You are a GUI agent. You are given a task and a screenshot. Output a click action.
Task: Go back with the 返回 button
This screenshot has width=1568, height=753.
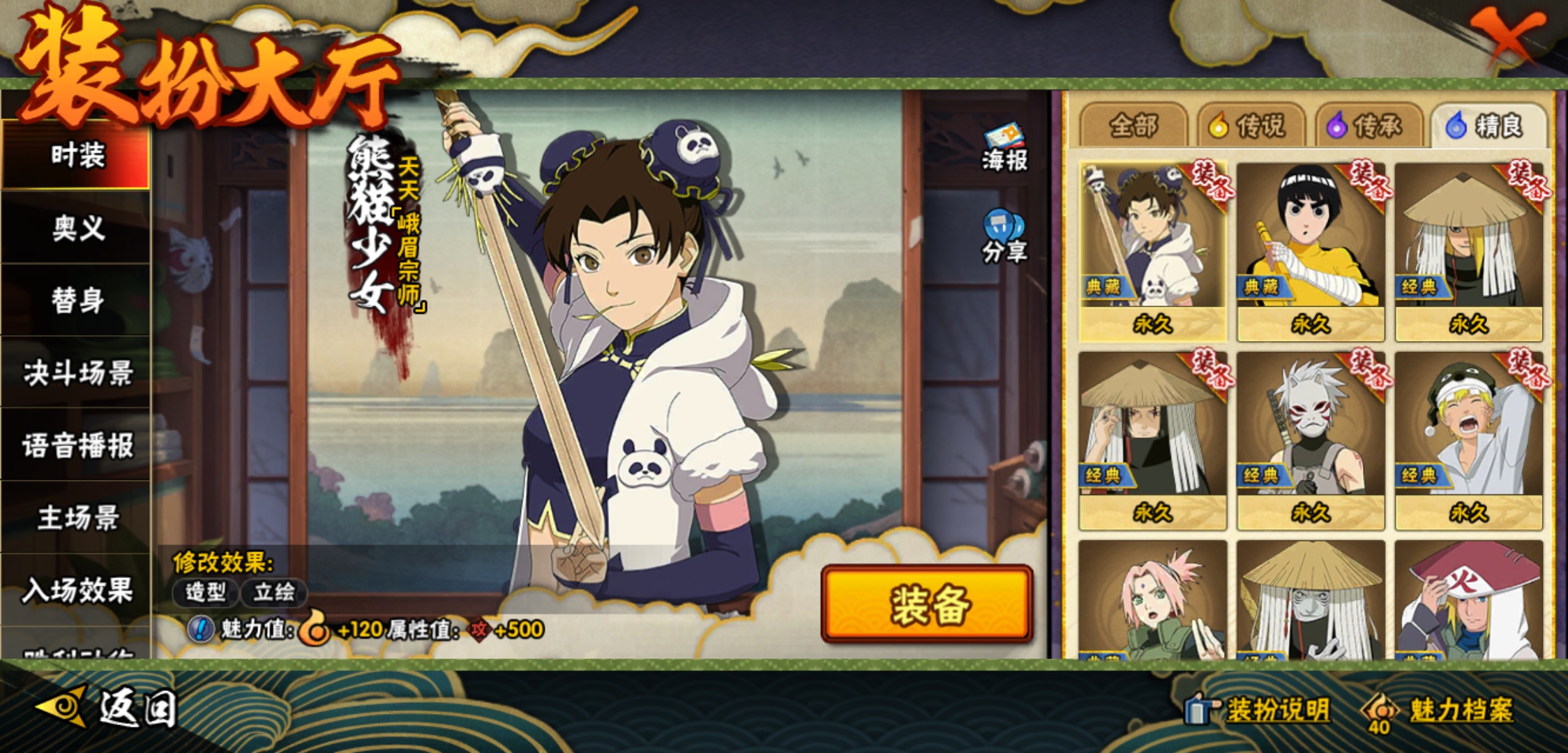pyautogui.click(x=108, y=708)
